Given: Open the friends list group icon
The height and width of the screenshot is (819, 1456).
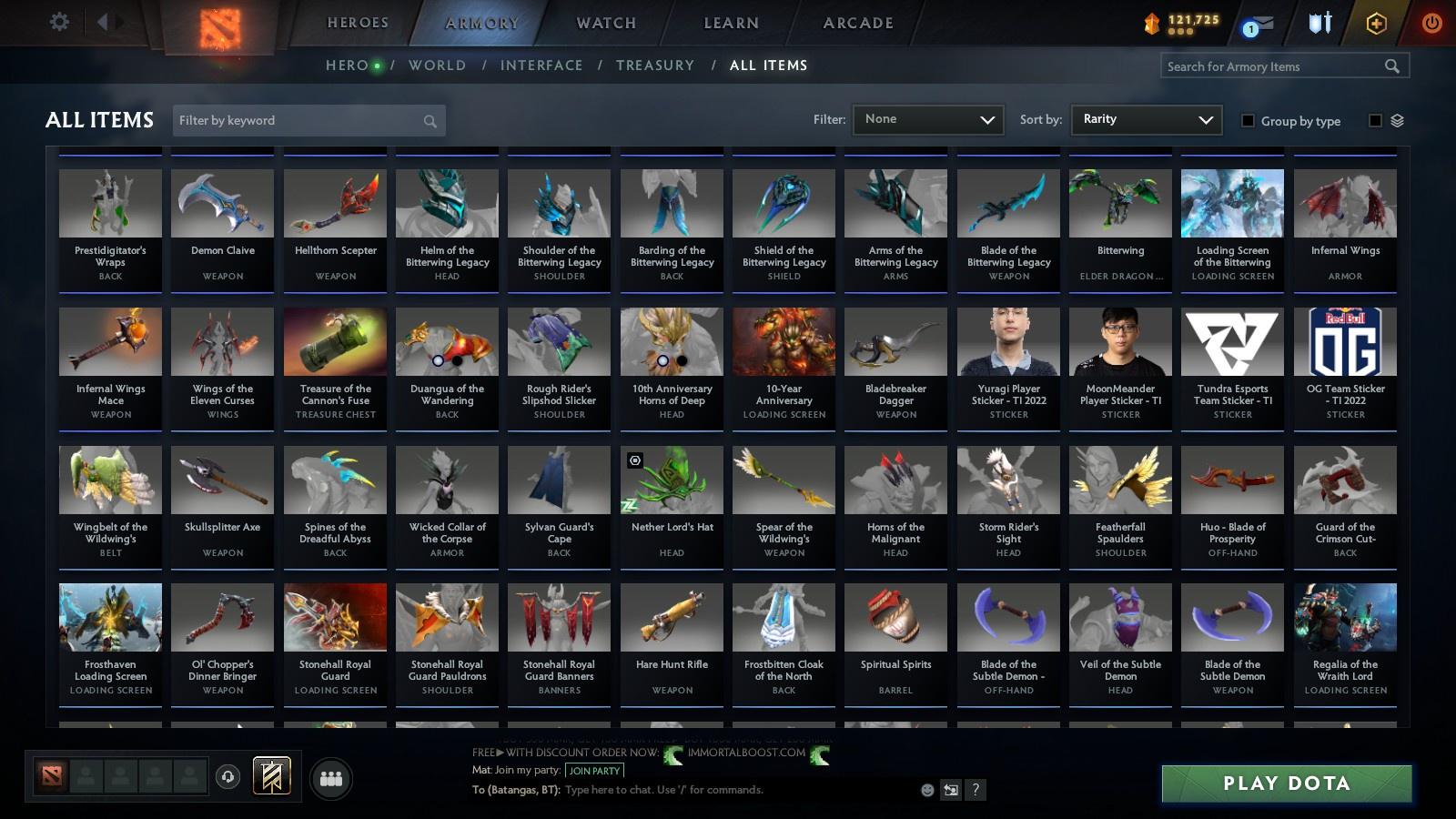Looking at the screenshot, I should coord(331,779).
